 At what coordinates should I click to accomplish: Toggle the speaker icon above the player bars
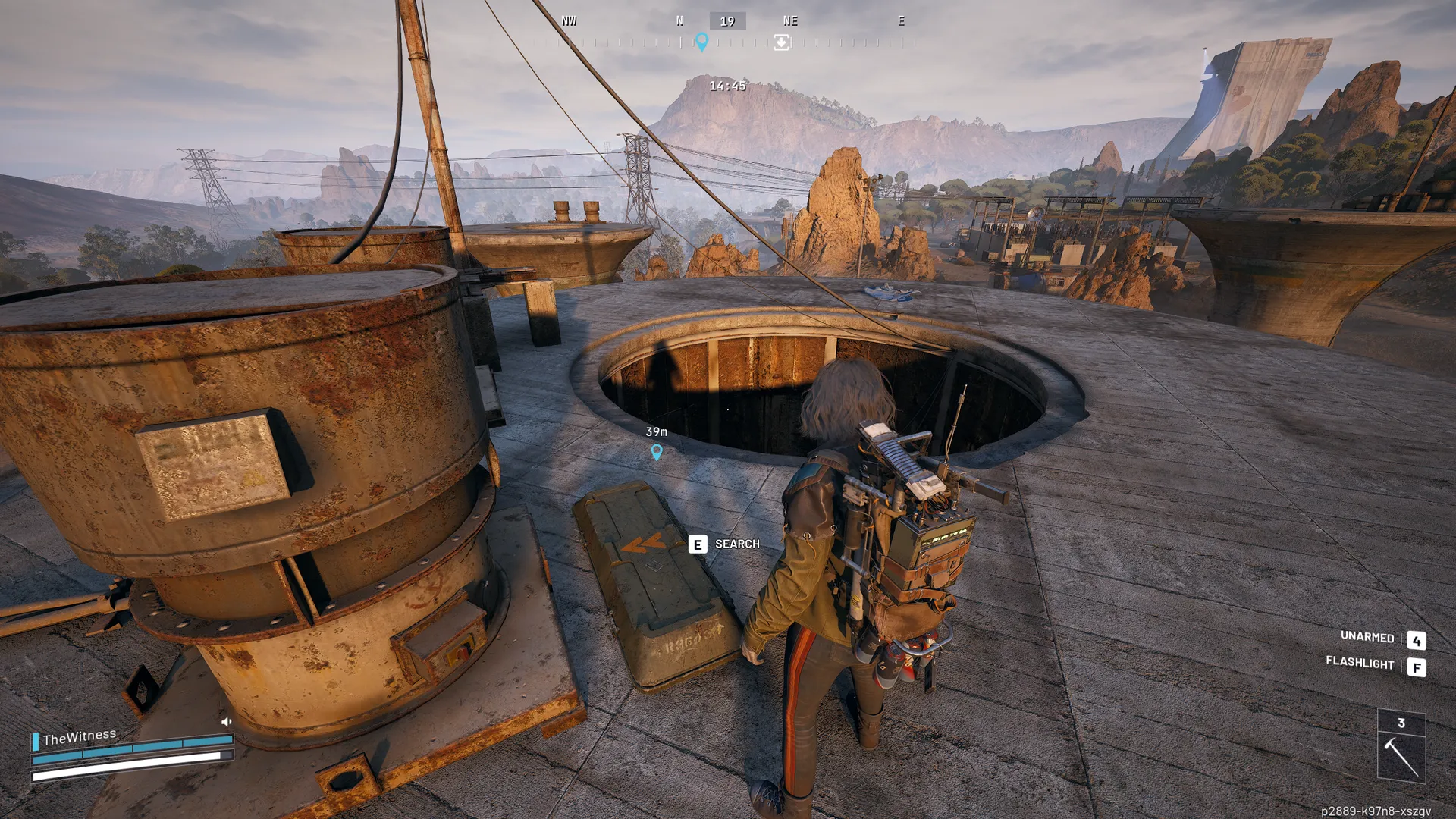tap(226, 721)
